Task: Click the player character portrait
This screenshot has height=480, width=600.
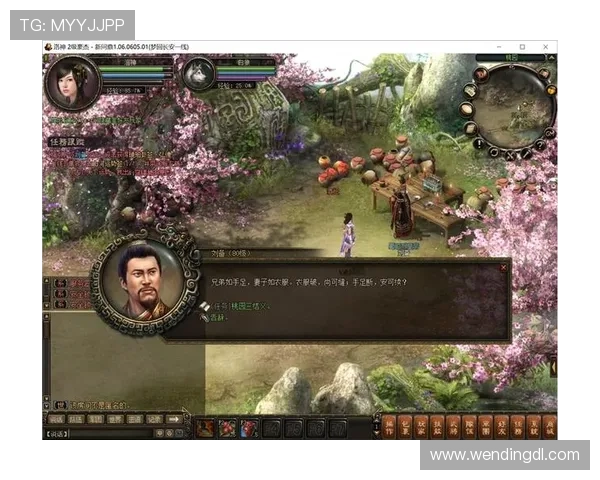Action: [72, 82]
